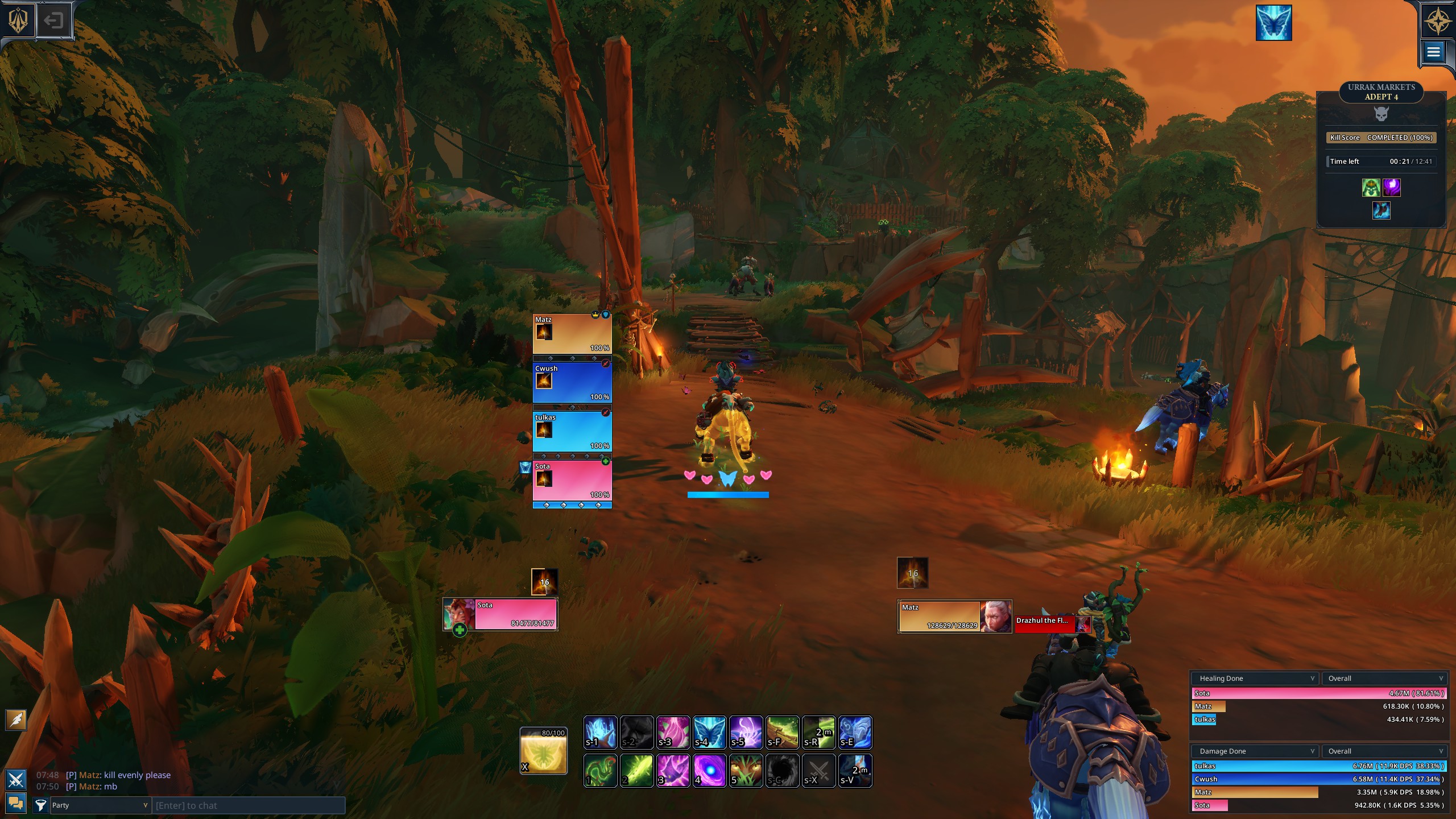Screen dimensions: 1456x819
Task: Select tulkas in the party frames
Action: 572,431
